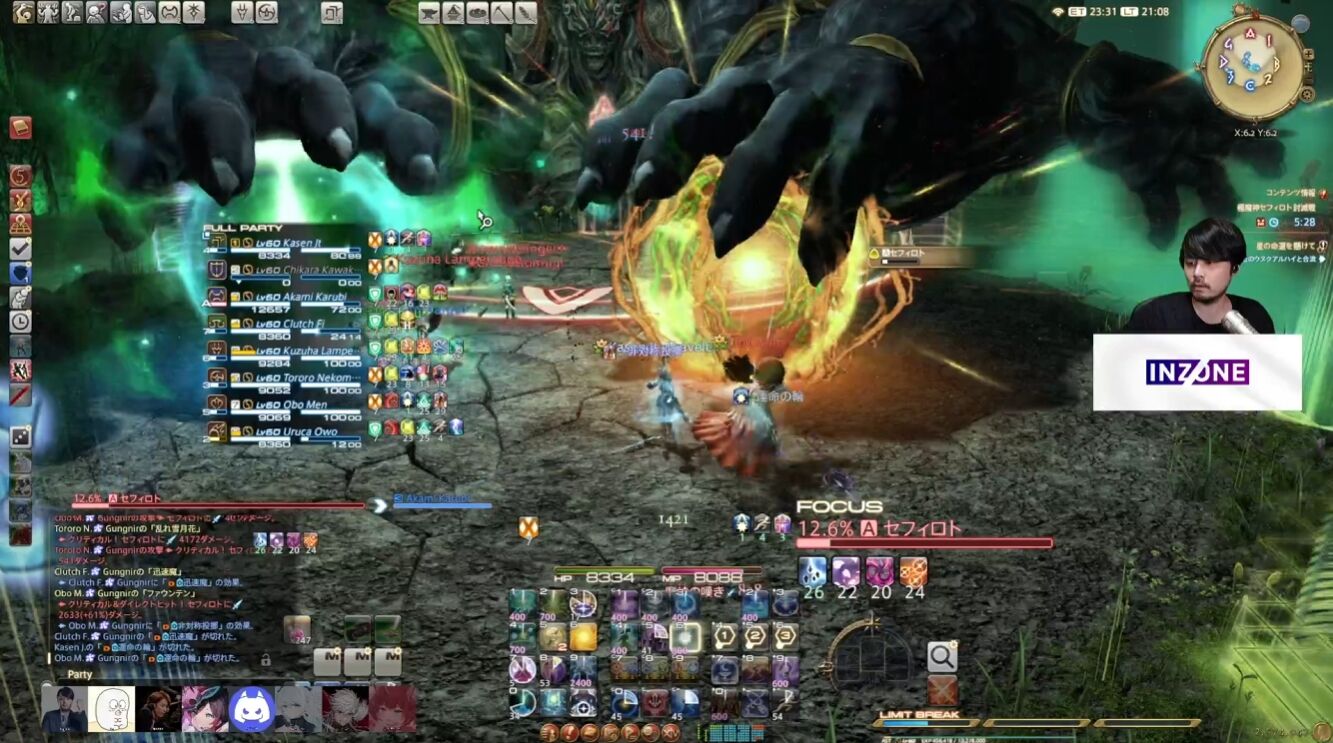Toggle the padlock to unlock the hotbars
1333x743 pixels.
click(265, 661)
